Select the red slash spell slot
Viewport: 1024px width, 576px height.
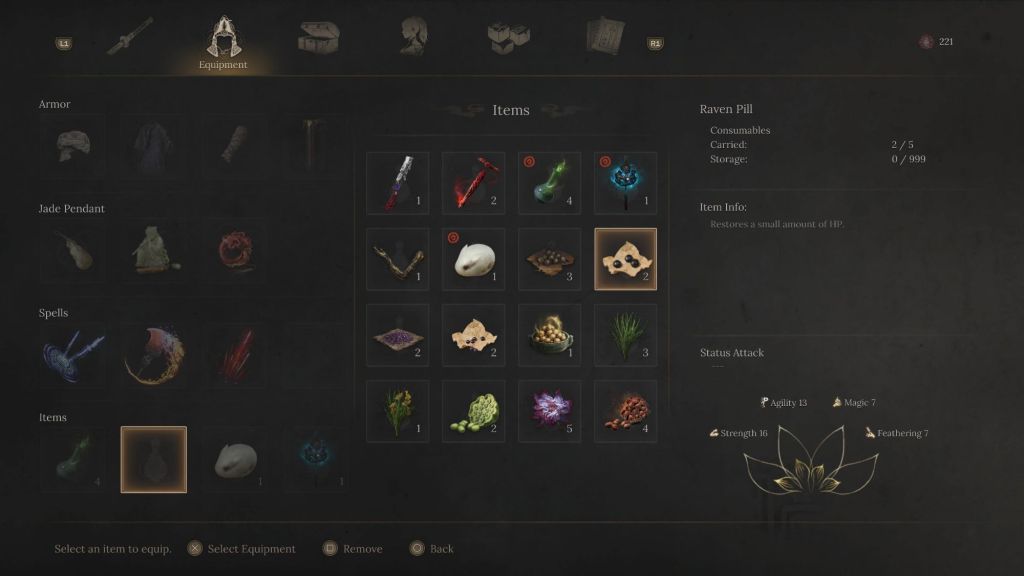pyautogui.click(x=236, y=356)
